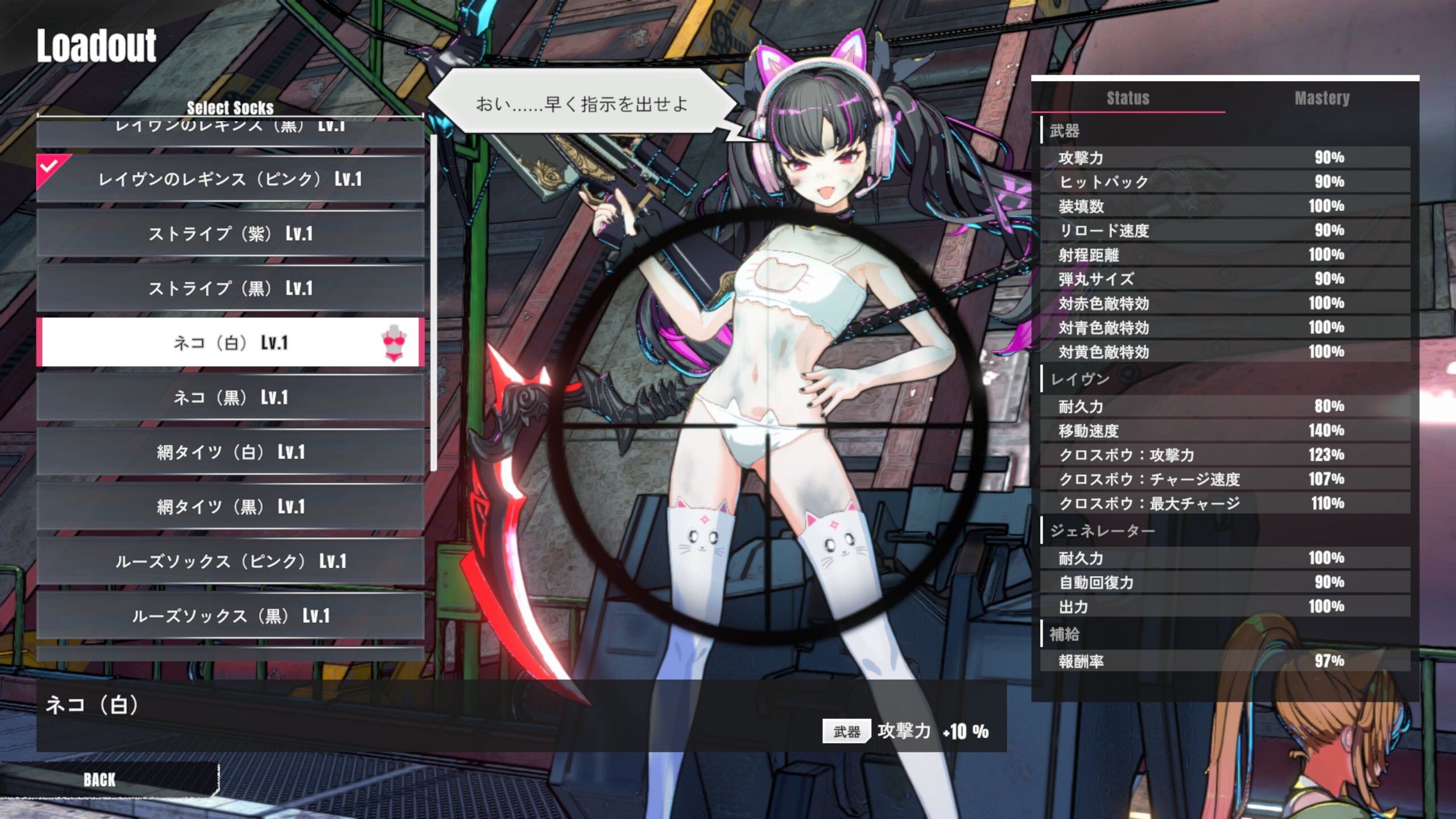Click the 補給 section header
The width and height of the screenshot is (1456, 819).
point(1066,634)
